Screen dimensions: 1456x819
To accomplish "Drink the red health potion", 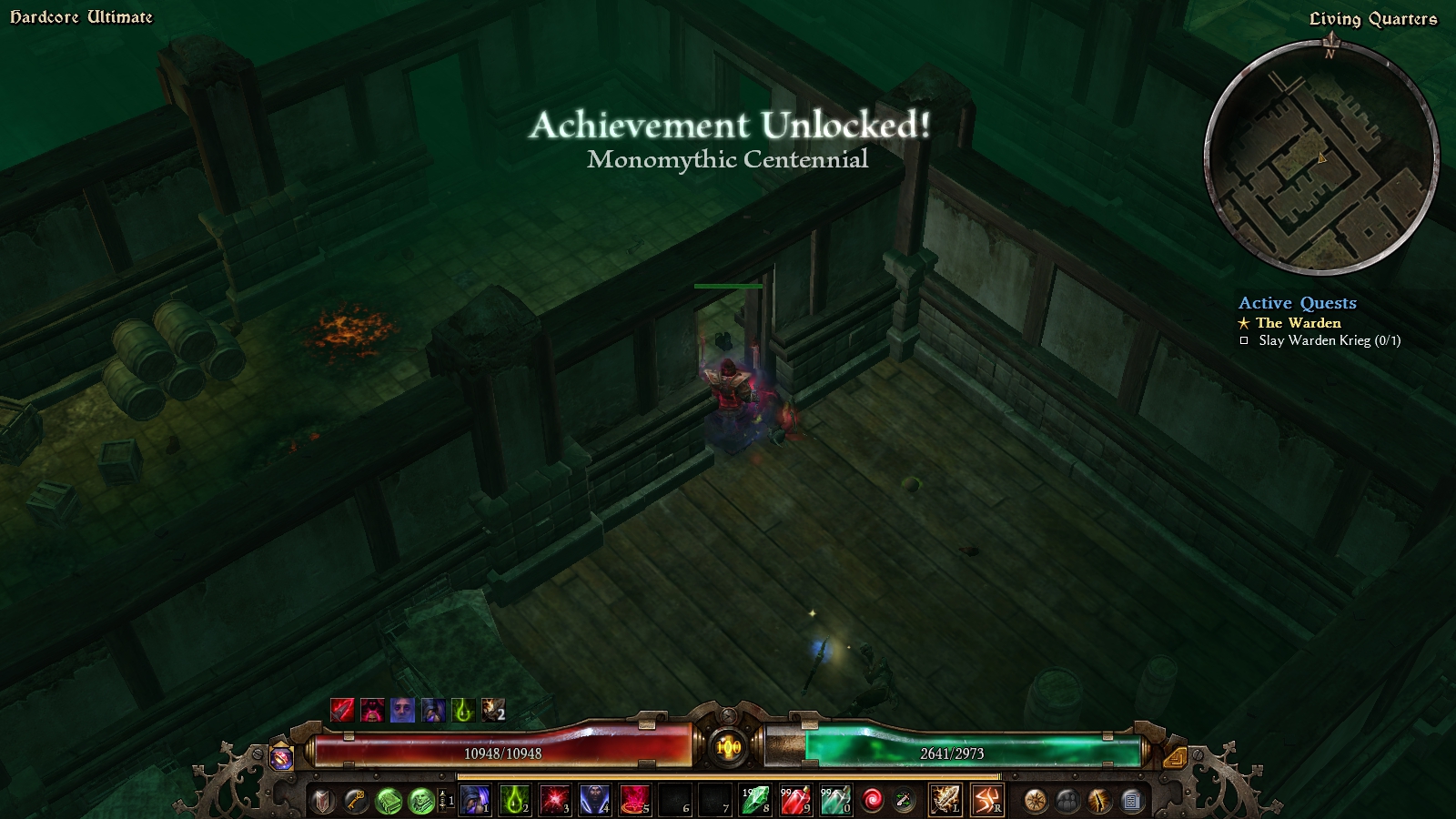I will 795,800.
